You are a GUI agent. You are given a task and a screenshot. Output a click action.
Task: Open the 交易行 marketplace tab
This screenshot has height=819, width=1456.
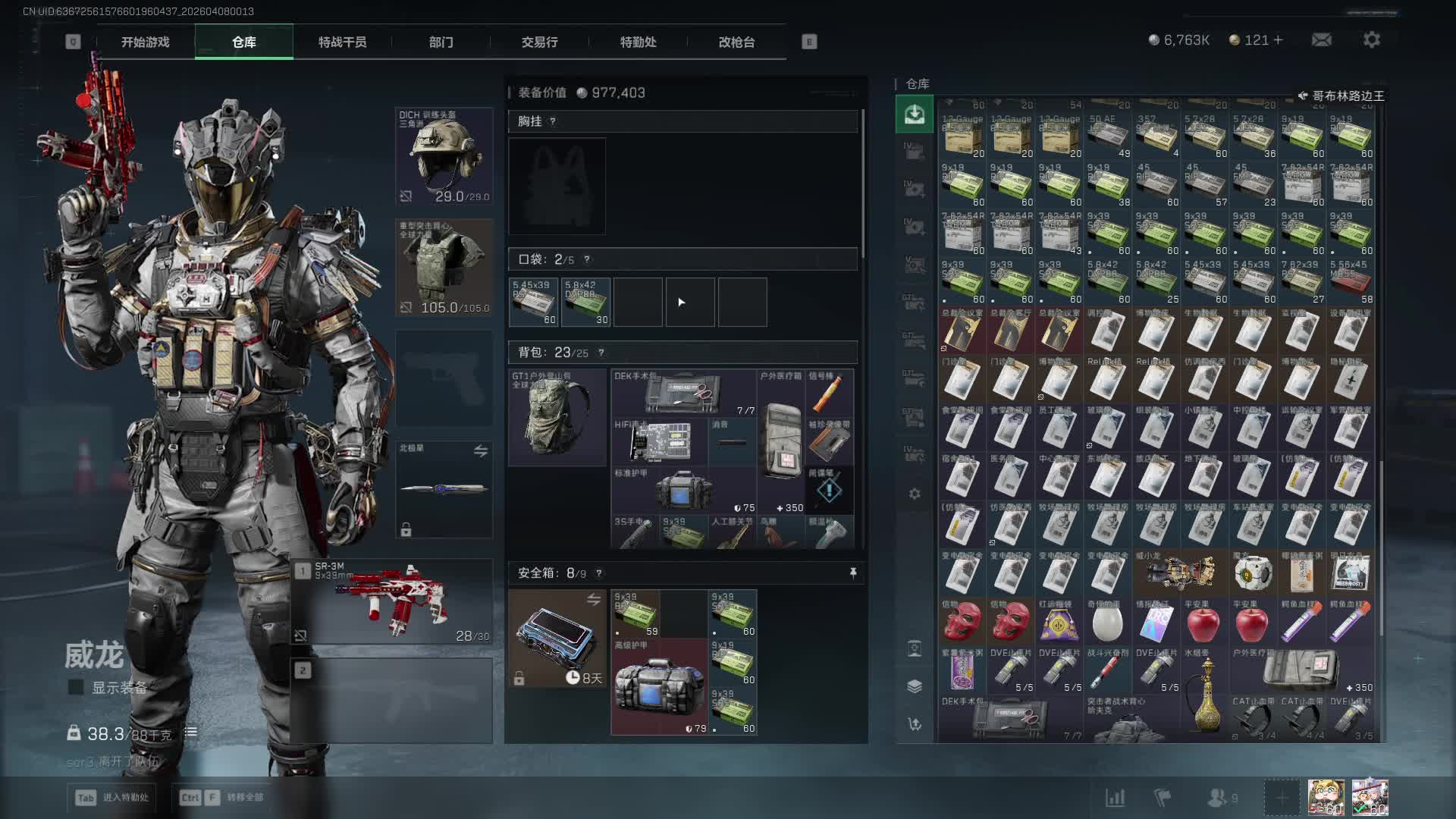click(539, 42)
